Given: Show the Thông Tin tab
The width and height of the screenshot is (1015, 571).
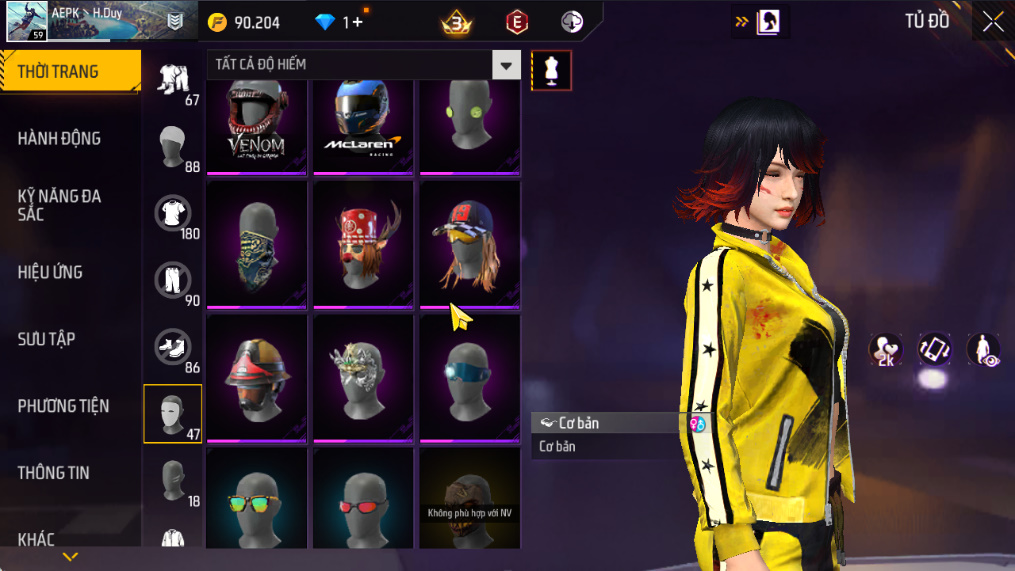Looking at the screenshot, I should click(54, 473).
